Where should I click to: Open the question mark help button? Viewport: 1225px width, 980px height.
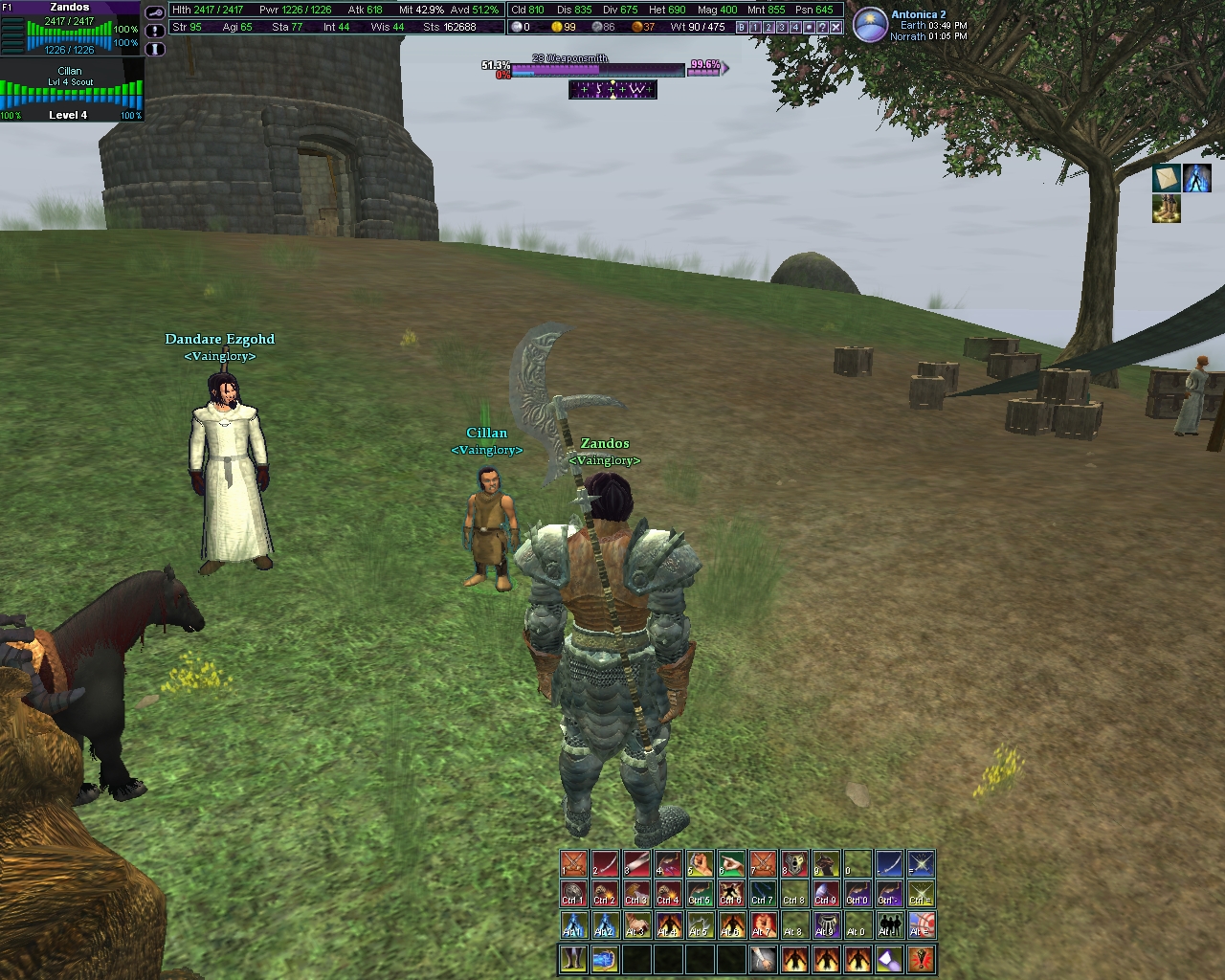point(822,28)
